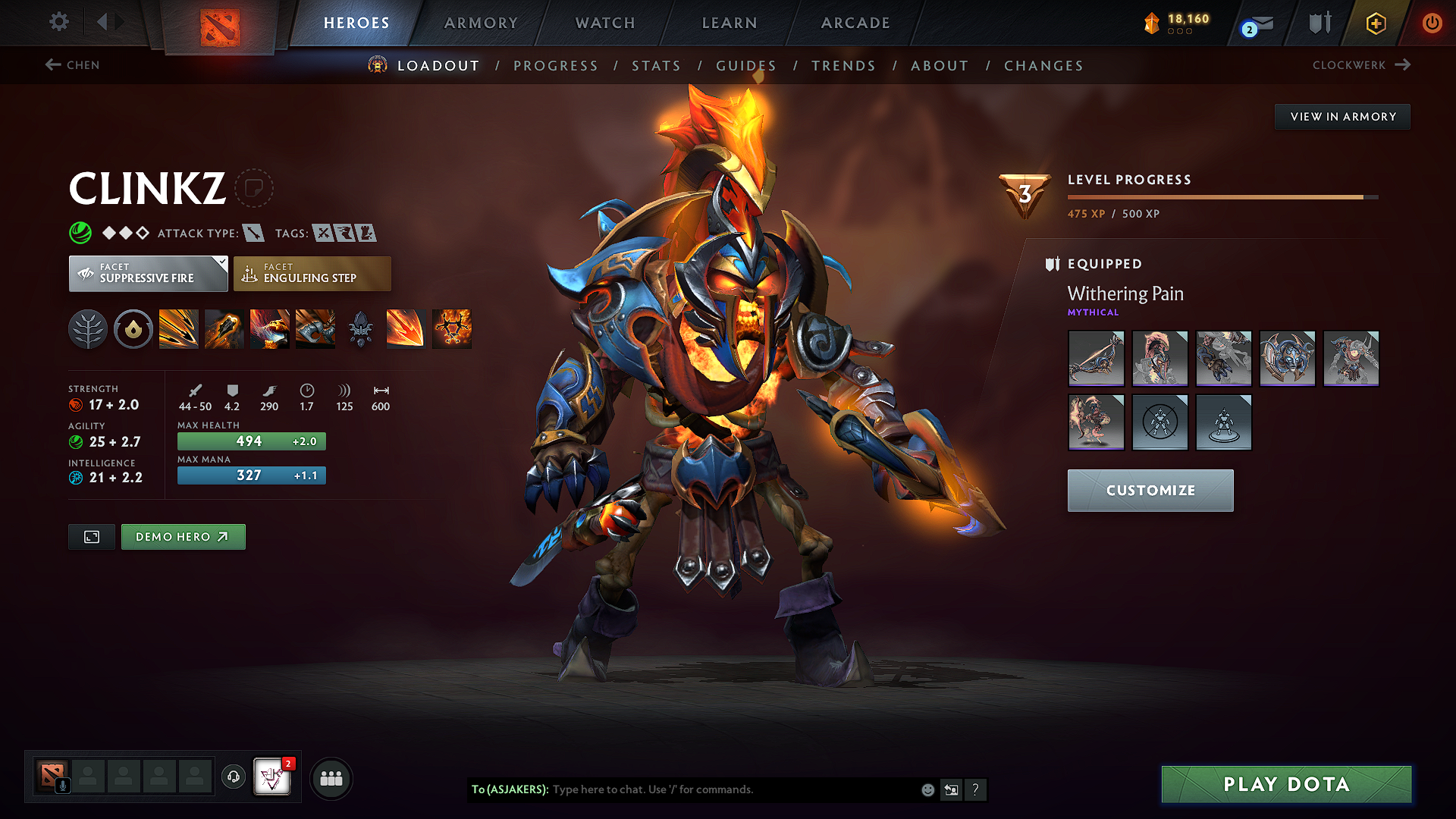Select the equipped bow item thumbnail
The width and height of the screenshot is (1456, 819).
tap(1096, 358)
